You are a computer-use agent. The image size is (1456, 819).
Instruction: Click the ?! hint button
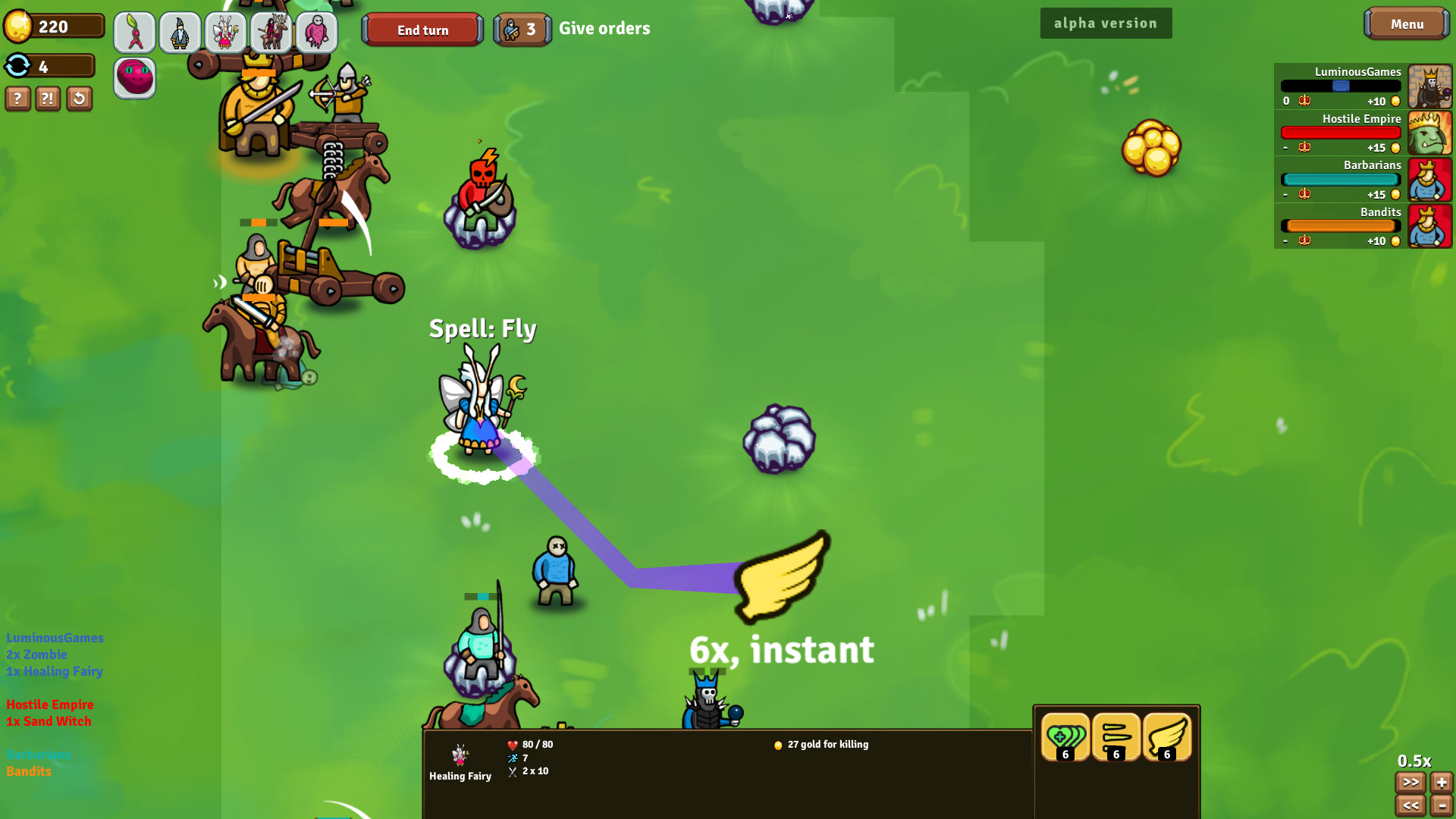click(48, 99)
